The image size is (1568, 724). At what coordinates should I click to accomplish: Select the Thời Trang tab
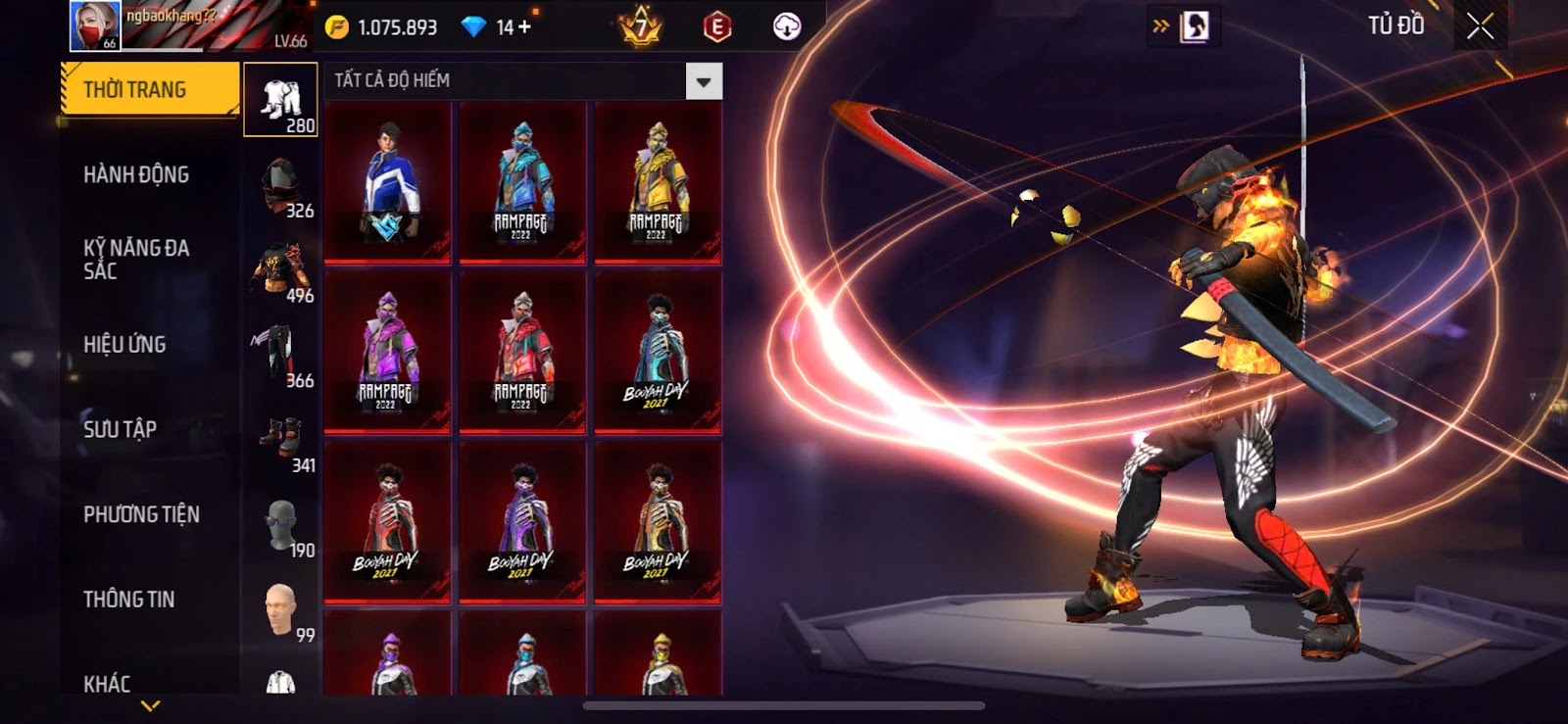[149, 90]
